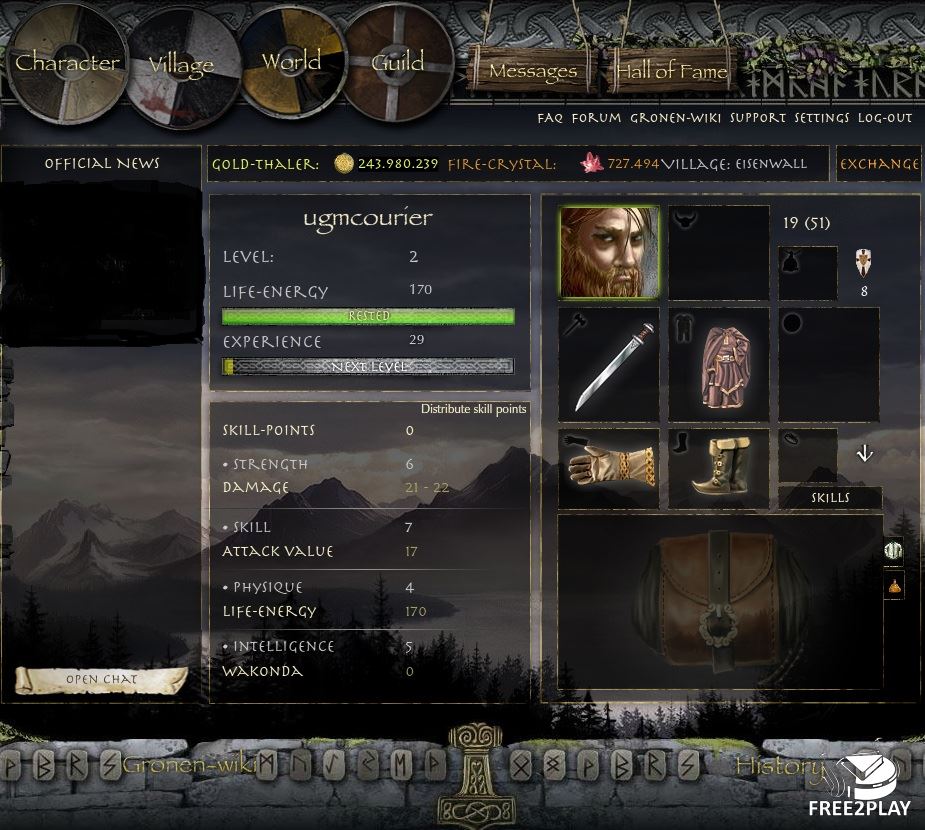This screenshot has height=830, width=925.
Task: Open the chat scroll
Action: (101, 680)
